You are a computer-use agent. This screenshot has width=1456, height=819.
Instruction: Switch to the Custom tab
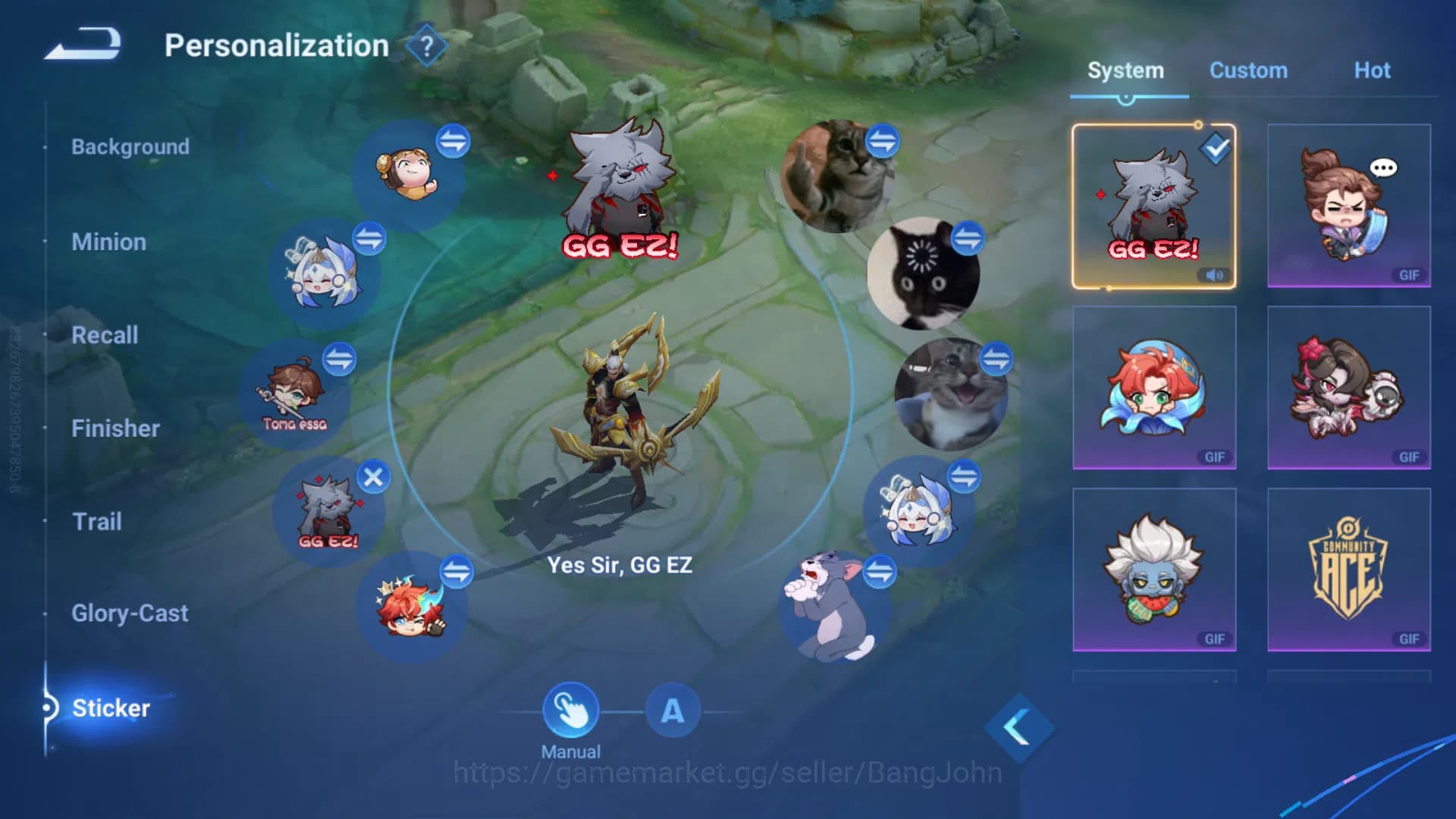(1248, 70)
